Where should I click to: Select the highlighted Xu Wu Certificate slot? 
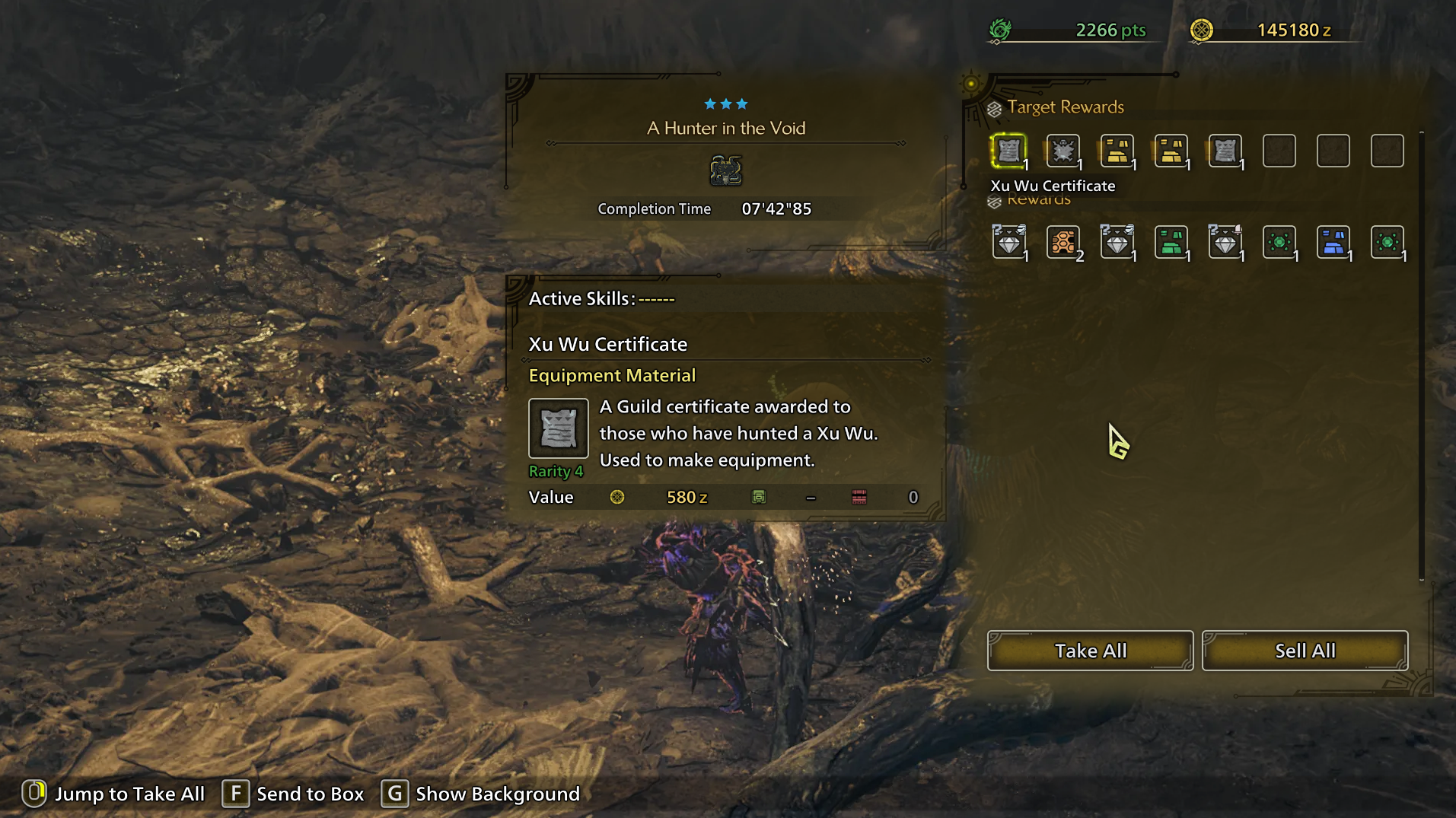pyautogui.click(x=1008, y=151)
